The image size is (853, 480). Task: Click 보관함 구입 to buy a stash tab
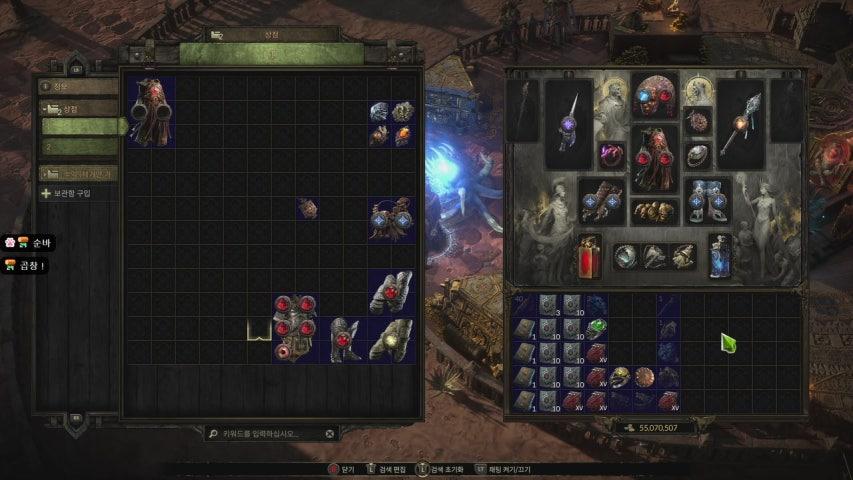[x=70, y=193]
